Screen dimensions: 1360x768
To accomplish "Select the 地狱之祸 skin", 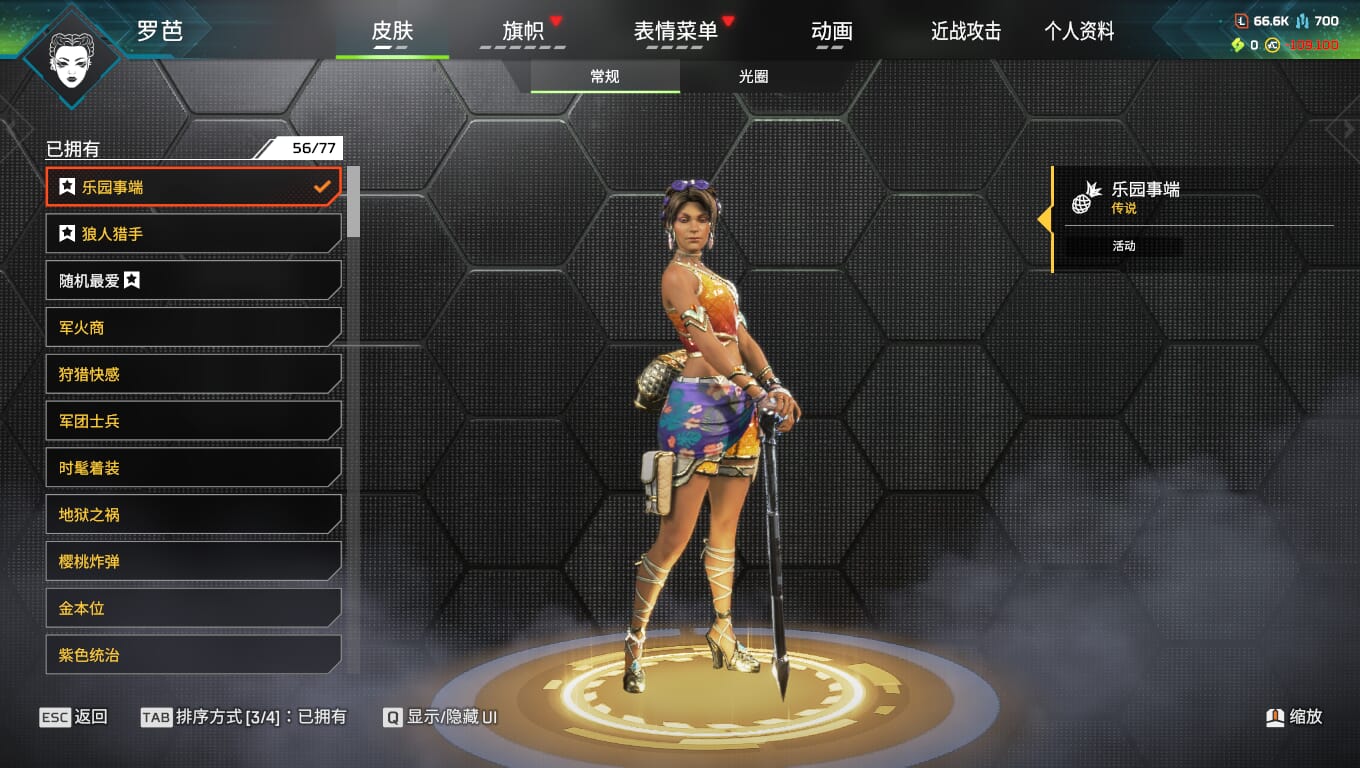I will click(x=193, y=515).
